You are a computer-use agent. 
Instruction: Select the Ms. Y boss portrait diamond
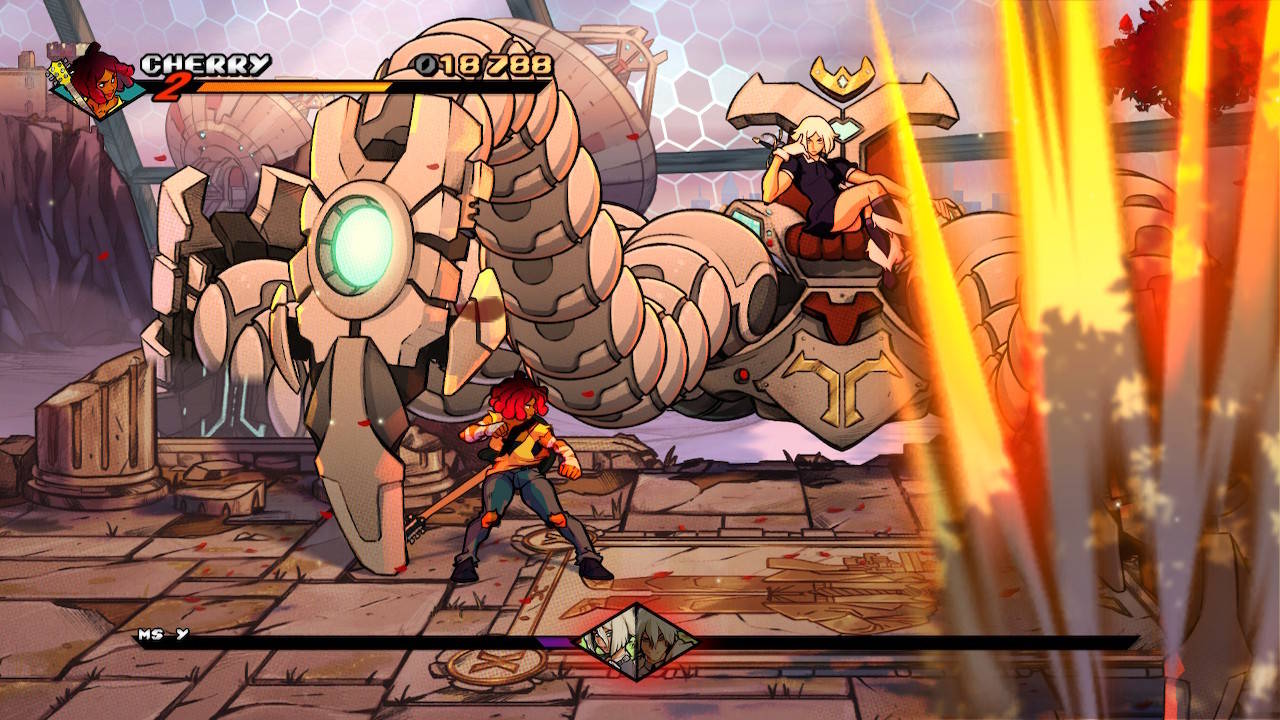tap(637, 641)
